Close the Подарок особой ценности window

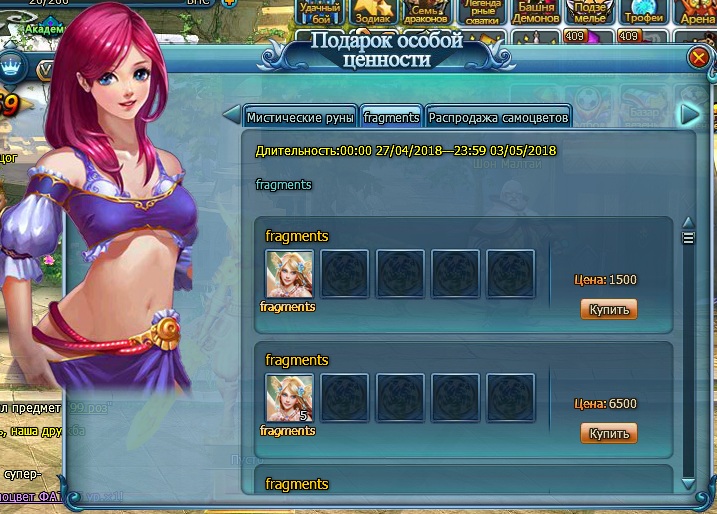coord(698,58)
